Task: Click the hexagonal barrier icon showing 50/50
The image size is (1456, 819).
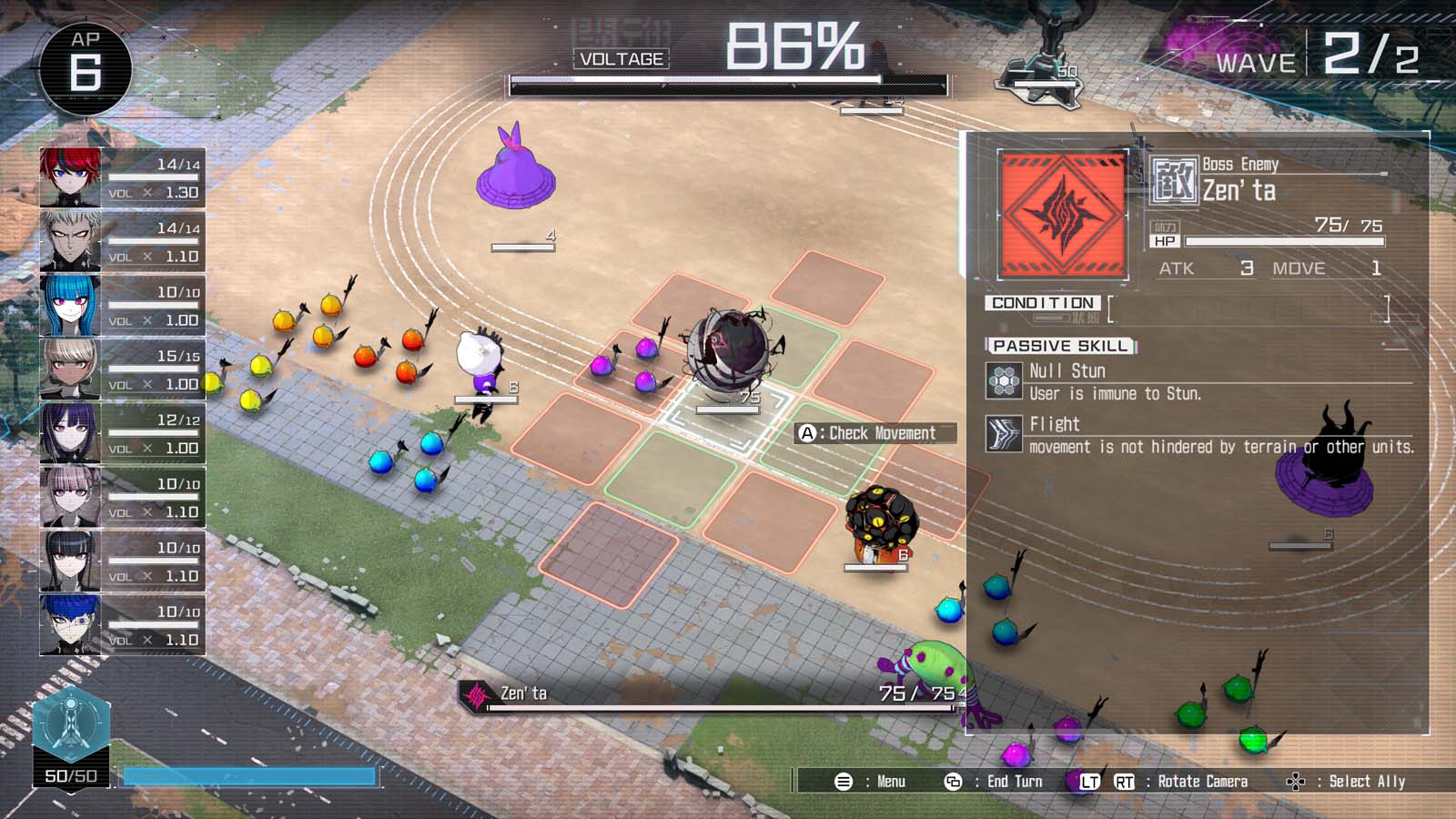Action: coord(71,728)
